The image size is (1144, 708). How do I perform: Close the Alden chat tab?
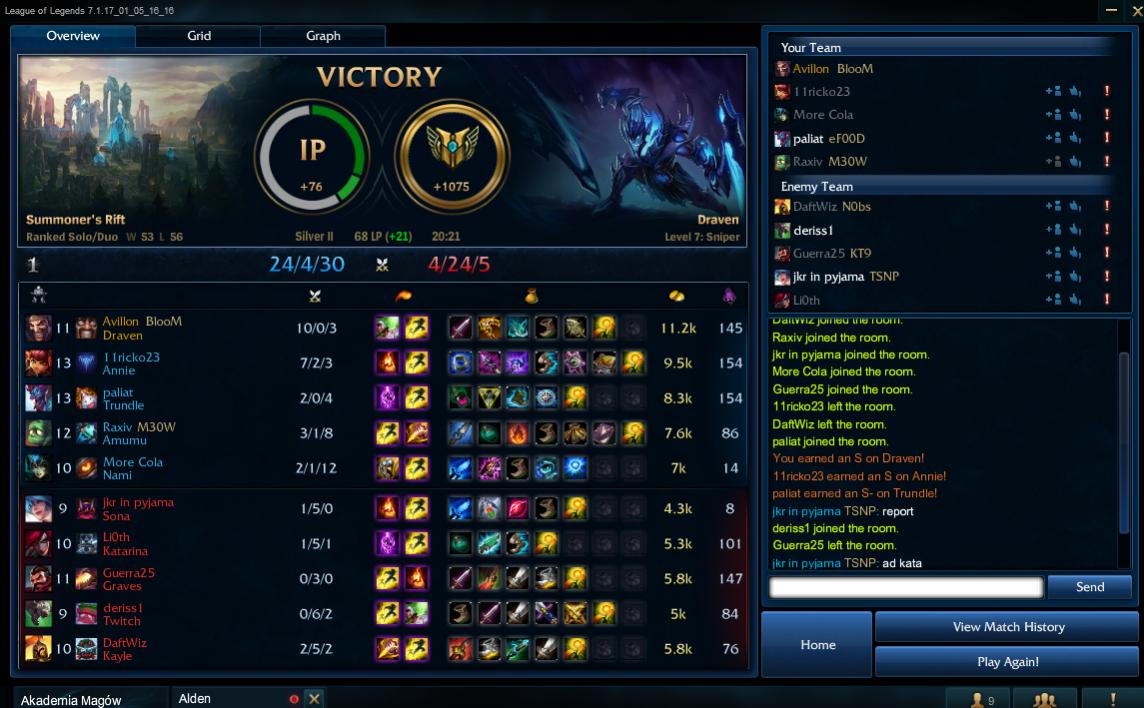[314, 699]
